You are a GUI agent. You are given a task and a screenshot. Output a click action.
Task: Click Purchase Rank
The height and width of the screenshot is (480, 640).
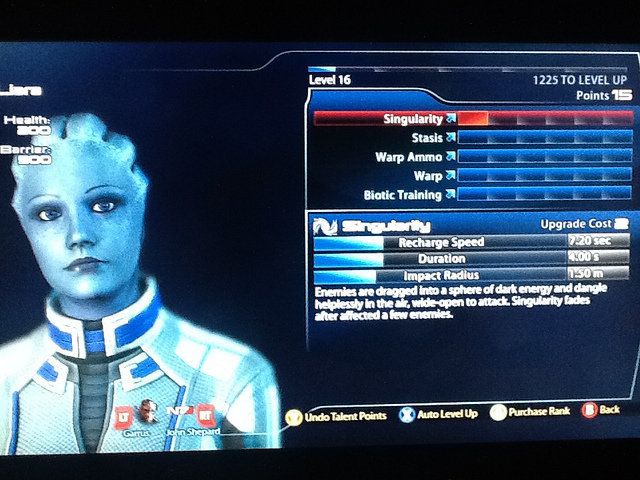click(x=532, y=412)
